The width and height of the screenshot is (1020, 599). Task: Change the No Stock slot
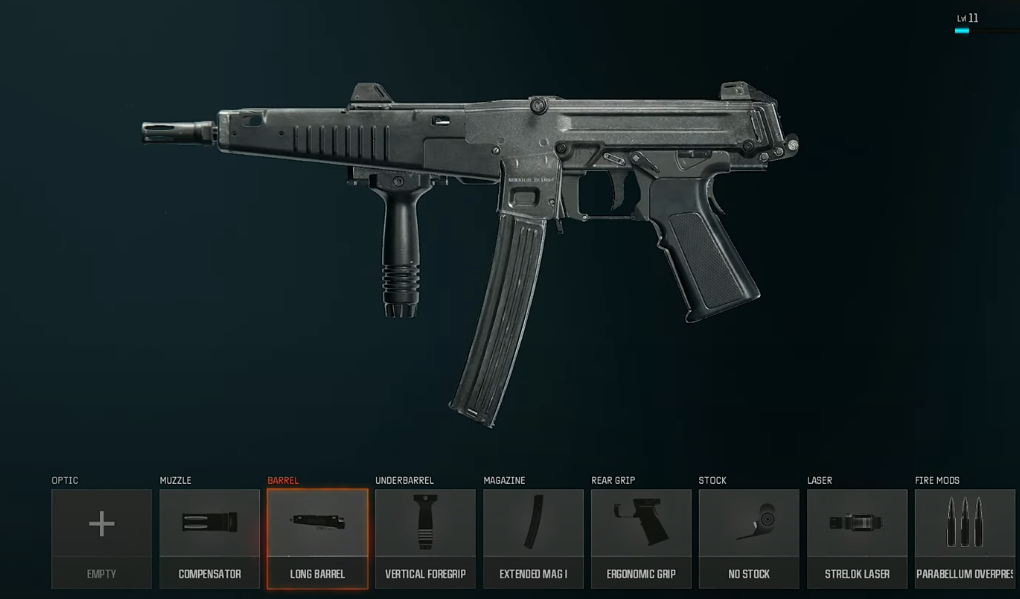(x=749, y=538)
